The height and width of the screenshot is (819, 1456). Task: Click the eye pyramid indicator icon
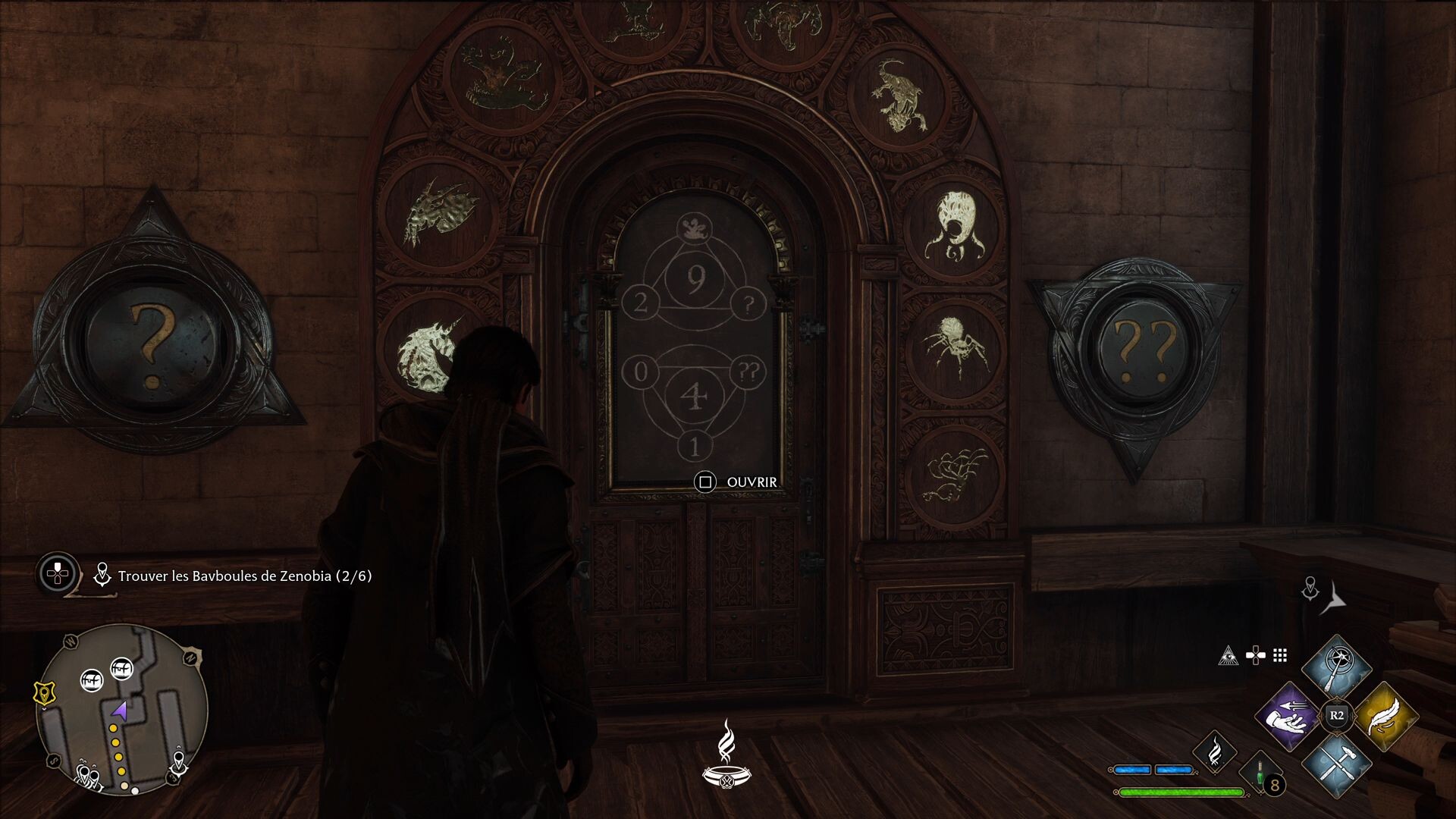point(1228,656)
